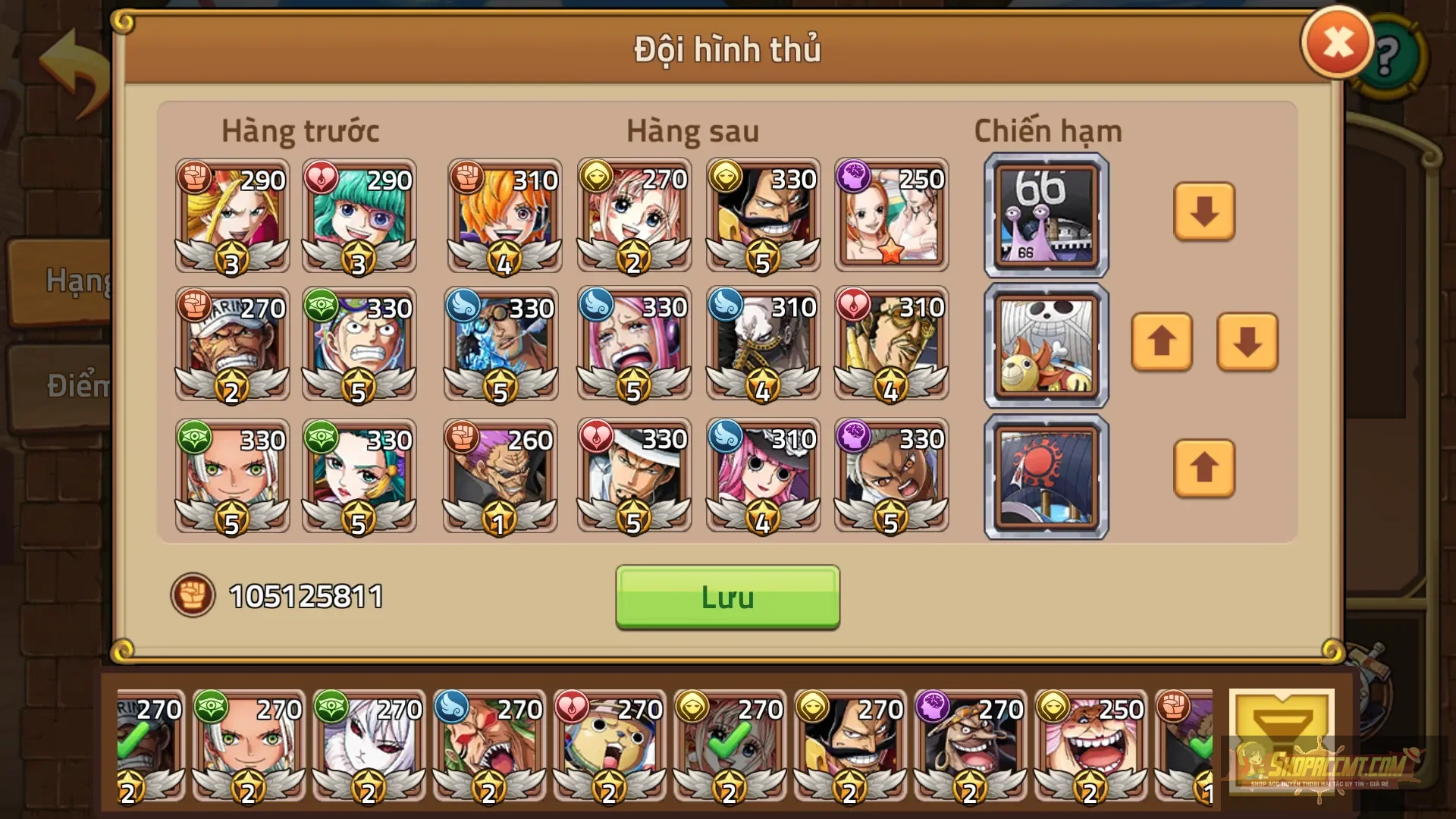The image size is (1456, 819).
Task: Select the Den Den Mushi "66" warship
Action: pyautogui.click(x=1045, y=215)
